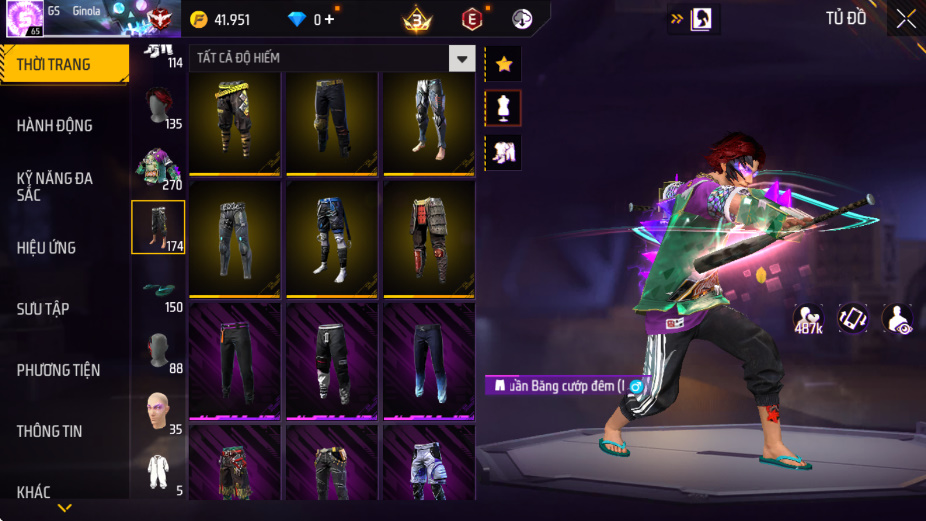Add diamonds with the plus button
926x521 pixels.
coord(329,19)
